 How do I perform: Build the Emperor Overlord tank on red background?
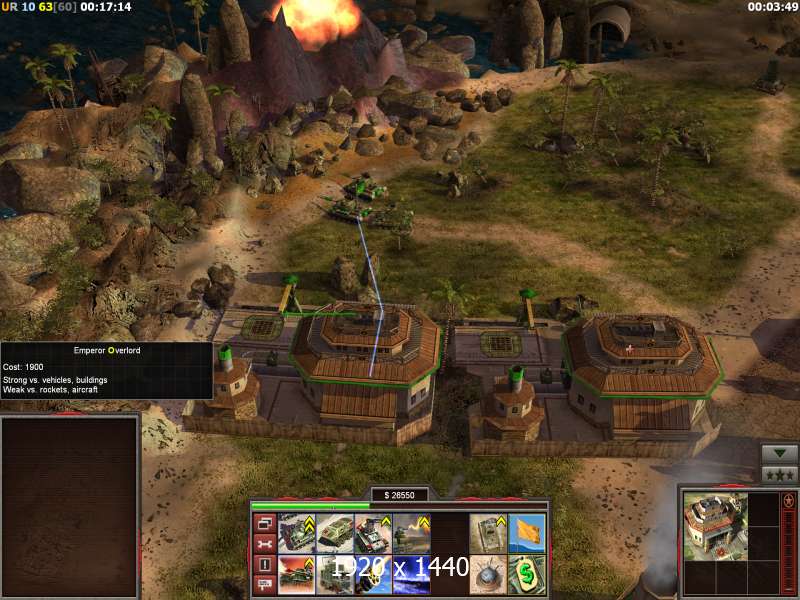(297, 574)
